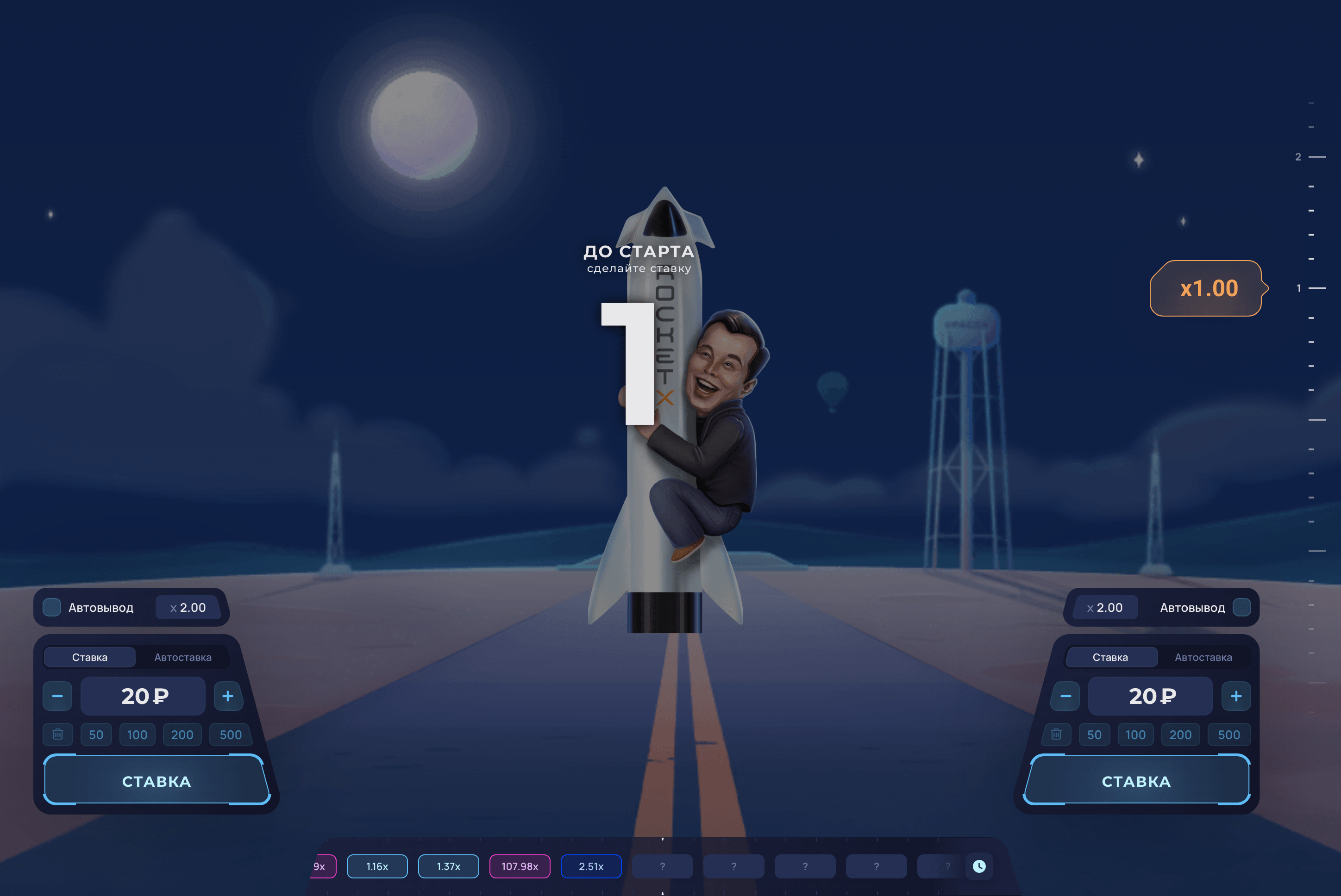Pick the 100 quick bet in the right panel
This screenshot has width=1341, height=896.
tap(1135, 735)
